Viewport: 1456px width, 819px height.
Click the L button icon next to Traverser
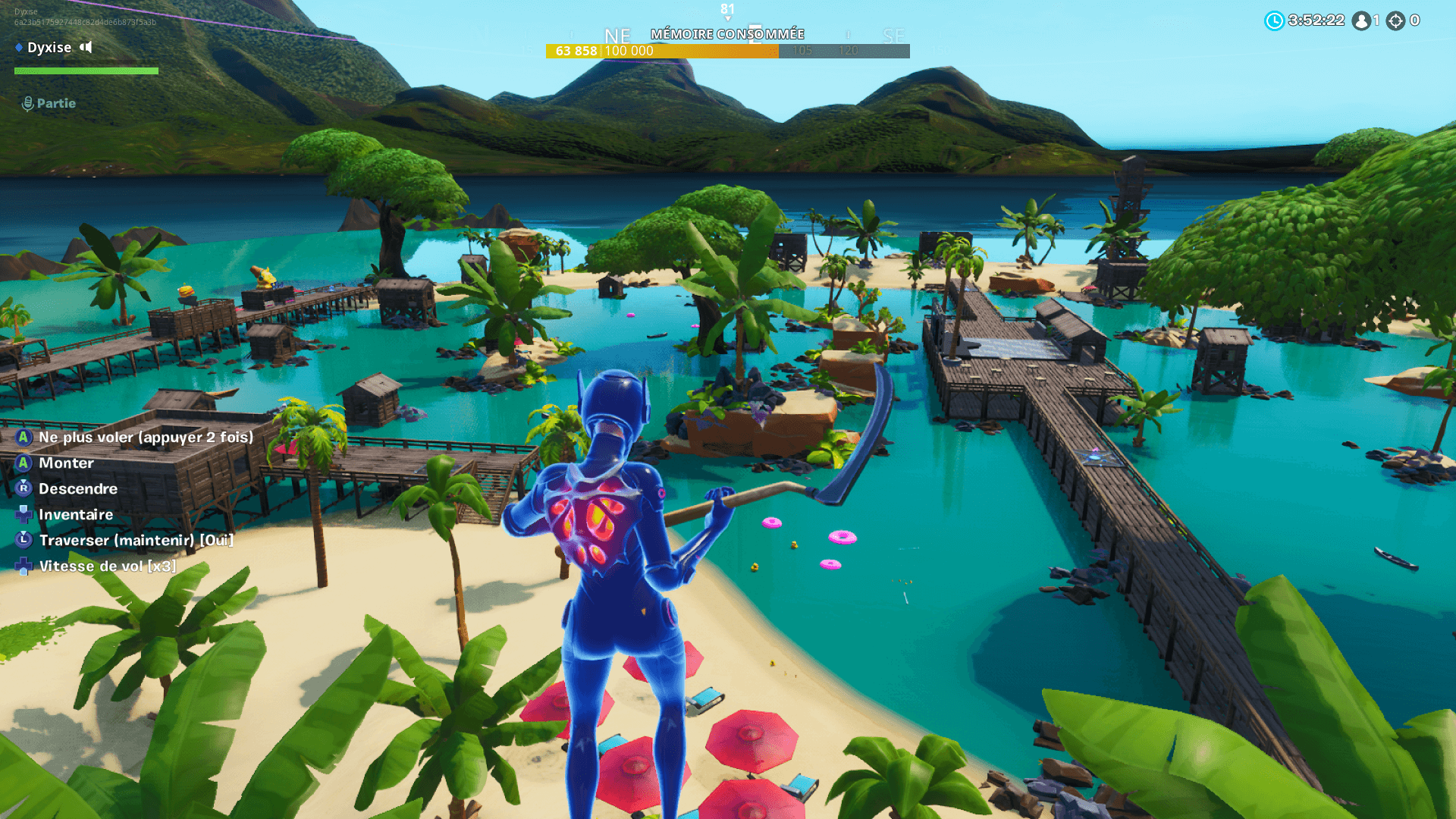coord(22,540)
